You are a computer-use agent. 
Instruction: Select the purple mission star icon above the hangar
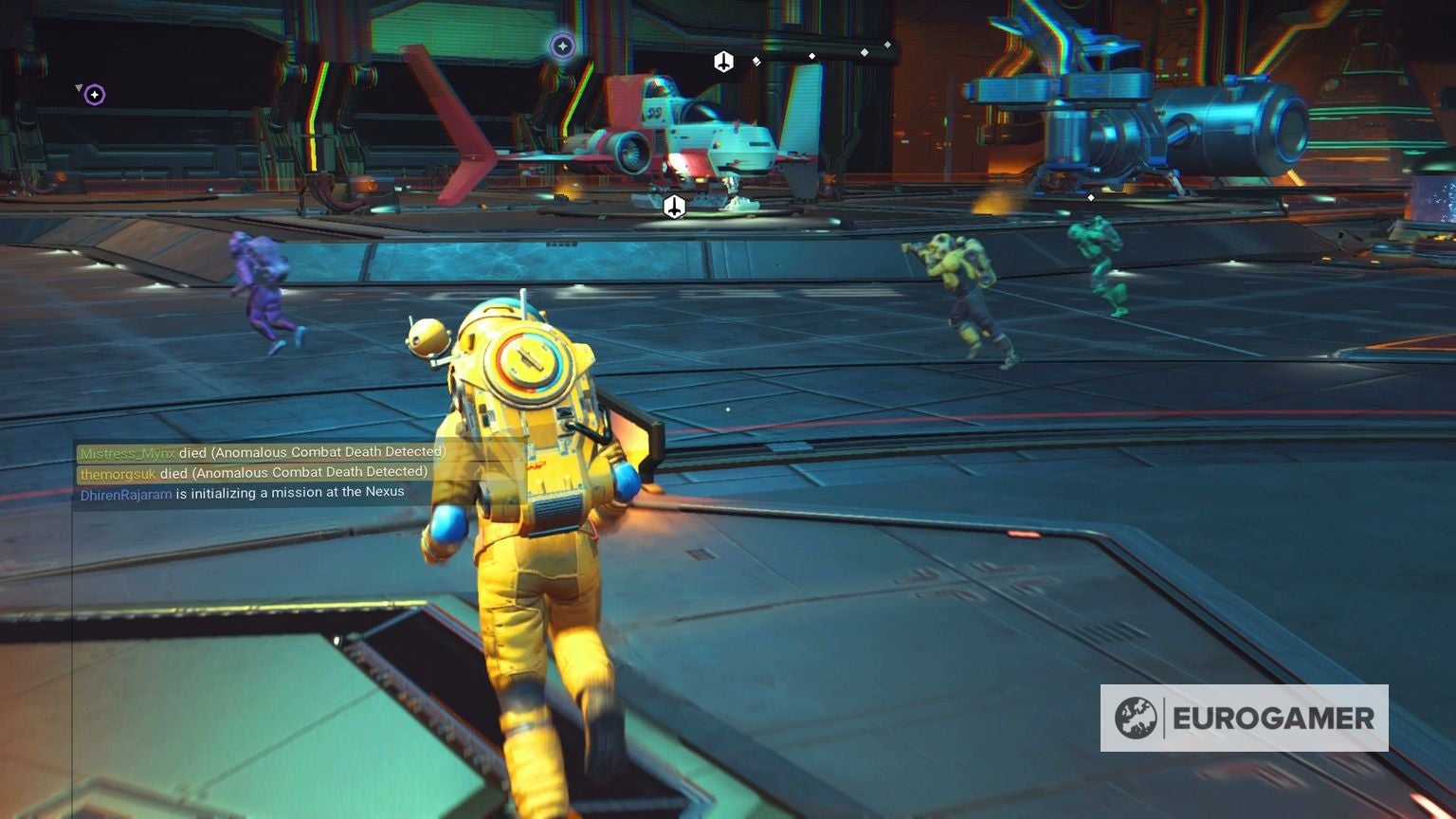[x=563, y=45]
